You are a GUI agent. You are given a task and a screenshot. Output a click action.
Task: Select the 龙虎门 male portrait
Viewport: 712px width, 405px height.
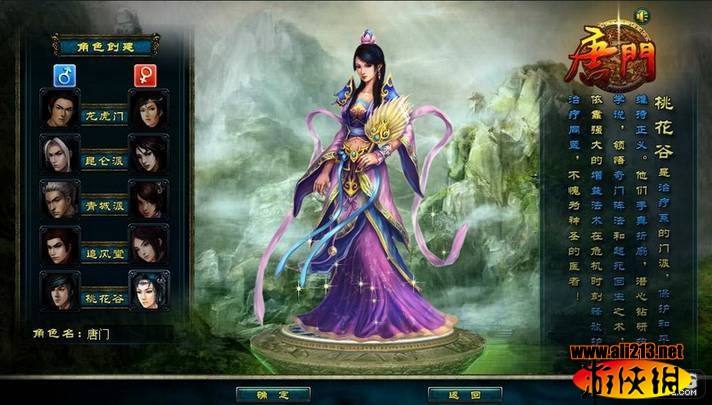(x=60, y=107)
